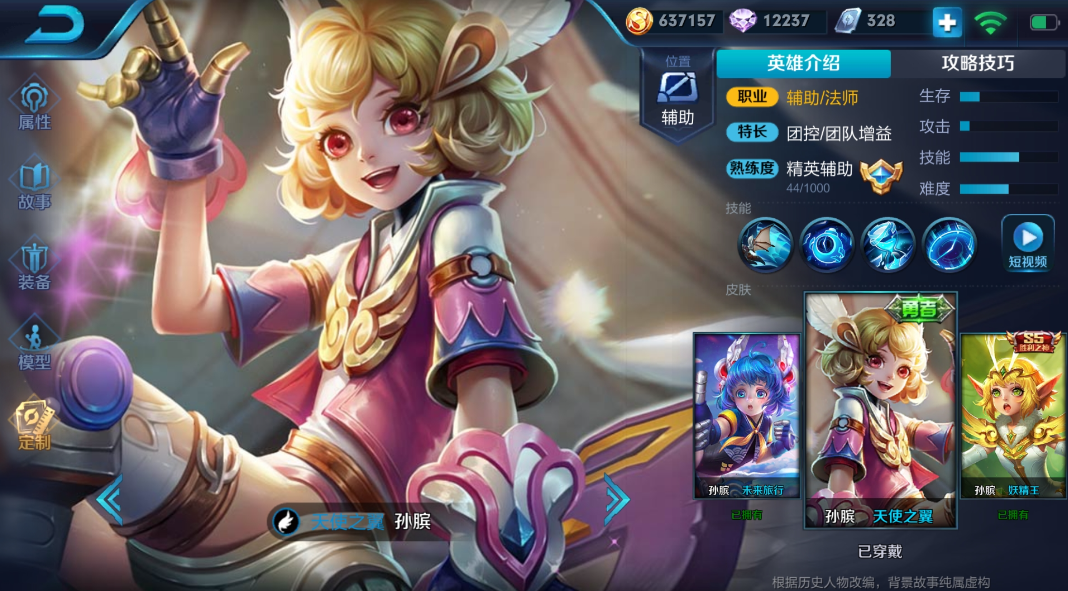Go back using the return arrow
The height and width of the screenshot is (591, 1068).
click(x=54, y=24)
